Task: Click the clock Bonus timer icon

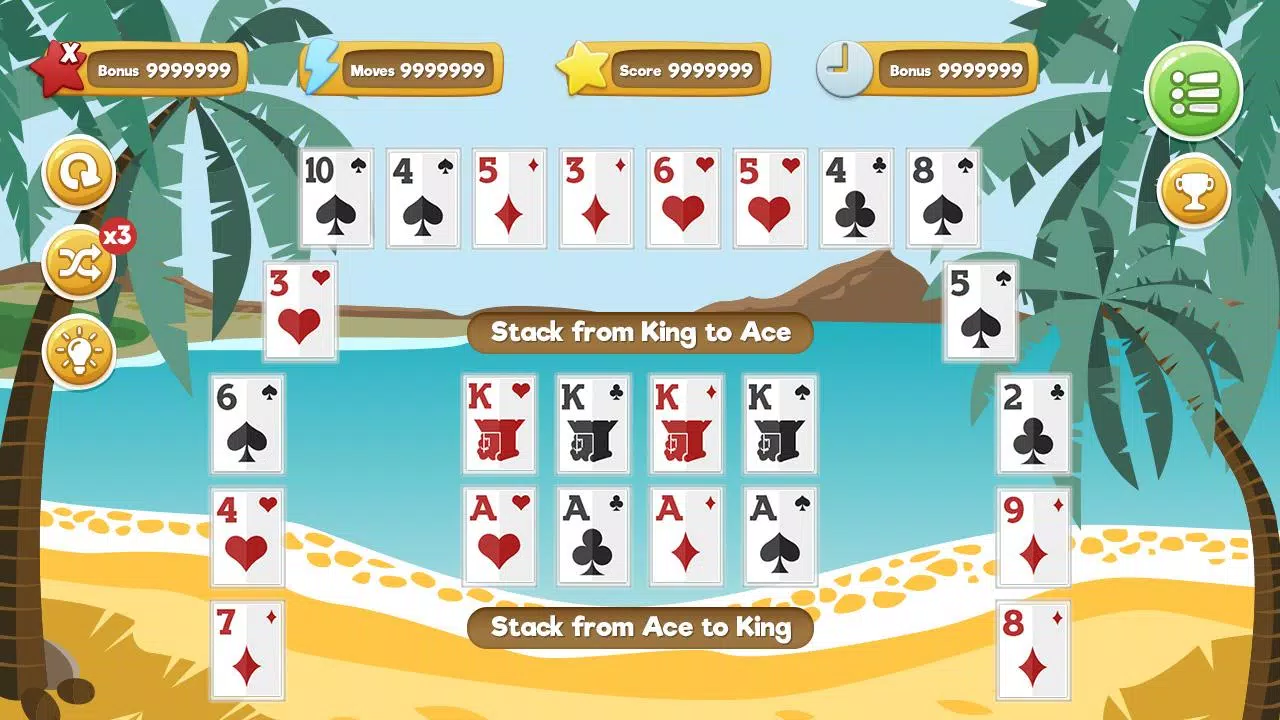Action: [x=843, y=68]
